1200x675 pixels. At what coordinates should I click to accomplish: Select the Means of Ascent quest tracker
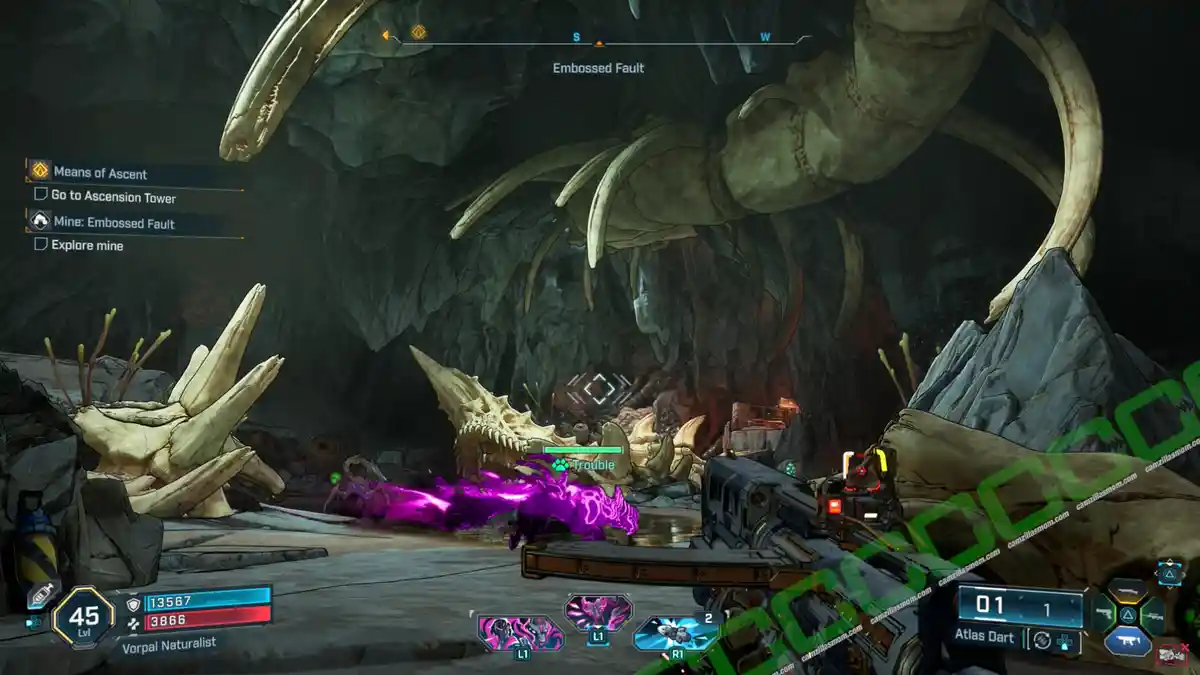coord(100,172)
